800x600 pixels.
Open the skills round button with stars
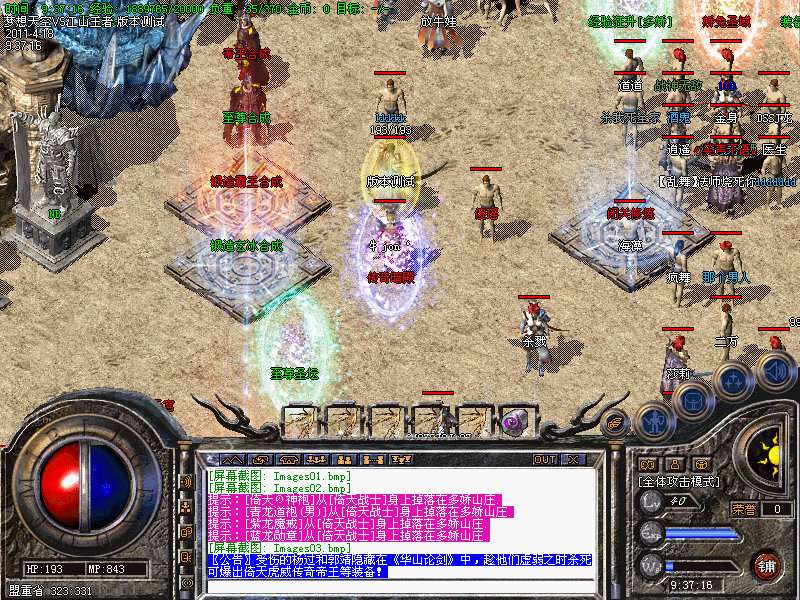(x=733, y=381)
